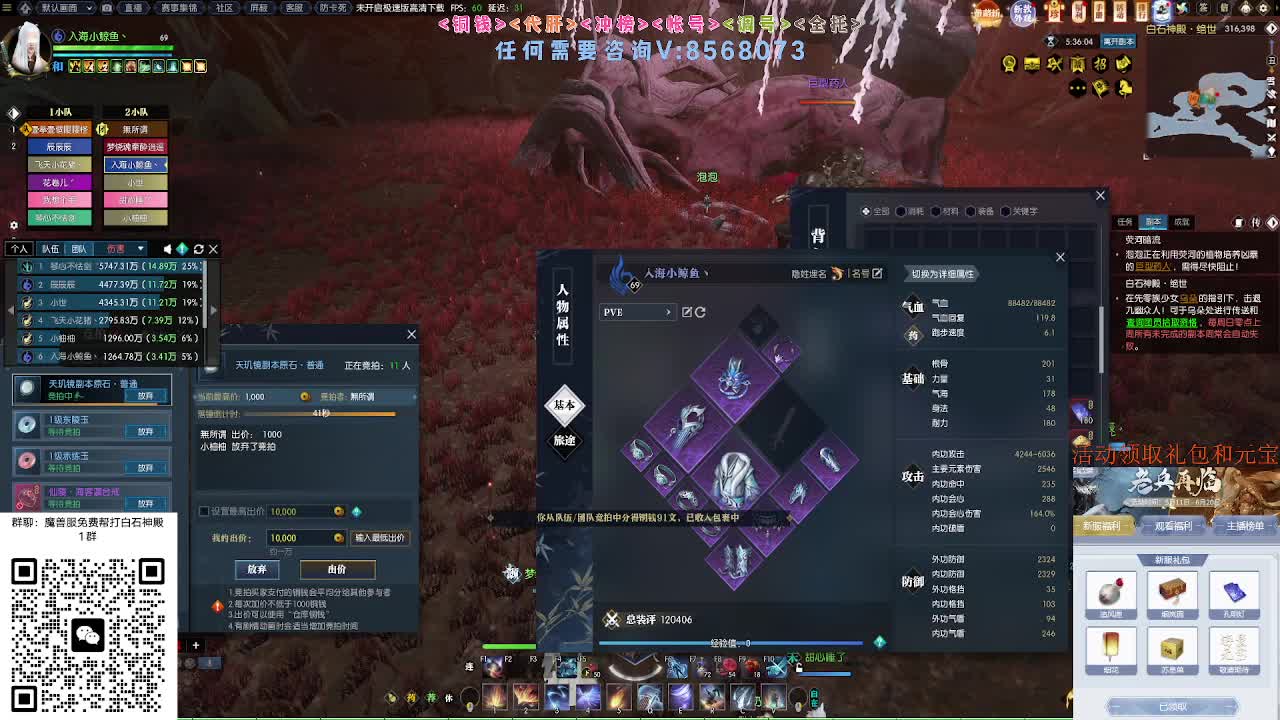Check the 设置最高出价 option in the bid window

[x=204, y=511]
